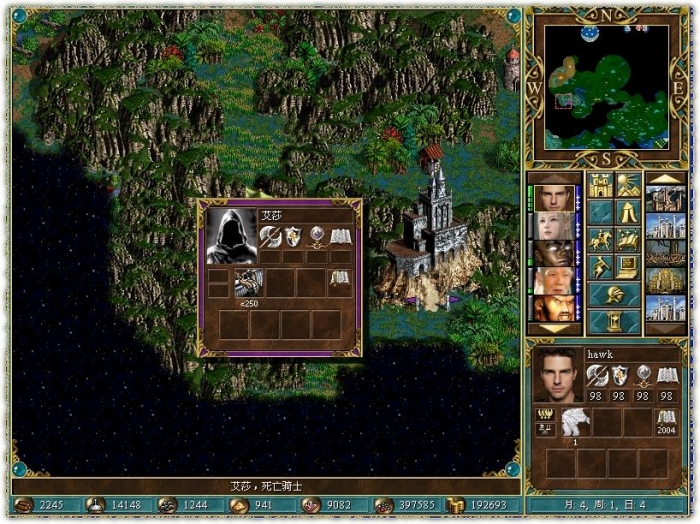Select the golden-walled town in town list
The width and height of the screenshot is (700, 524).
[665, 280]
